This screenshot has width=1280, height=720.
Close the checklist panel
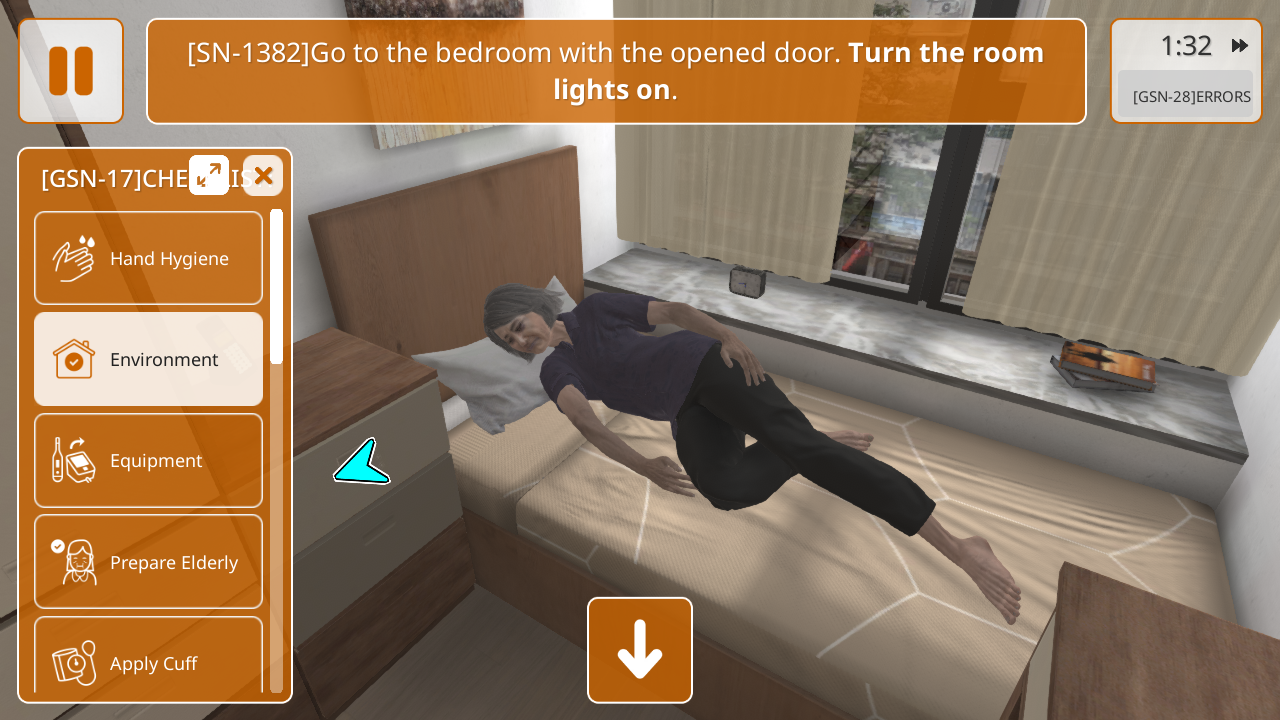tap(263, 176)
